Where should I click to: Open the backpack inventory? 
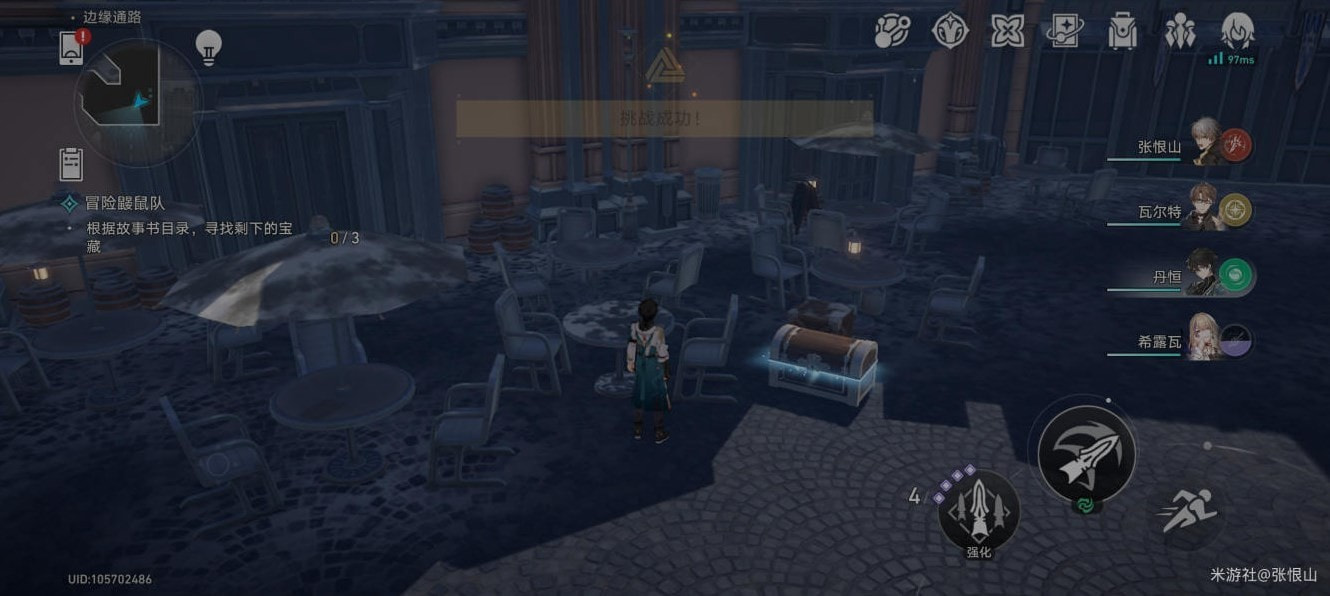pos(1123,31)
